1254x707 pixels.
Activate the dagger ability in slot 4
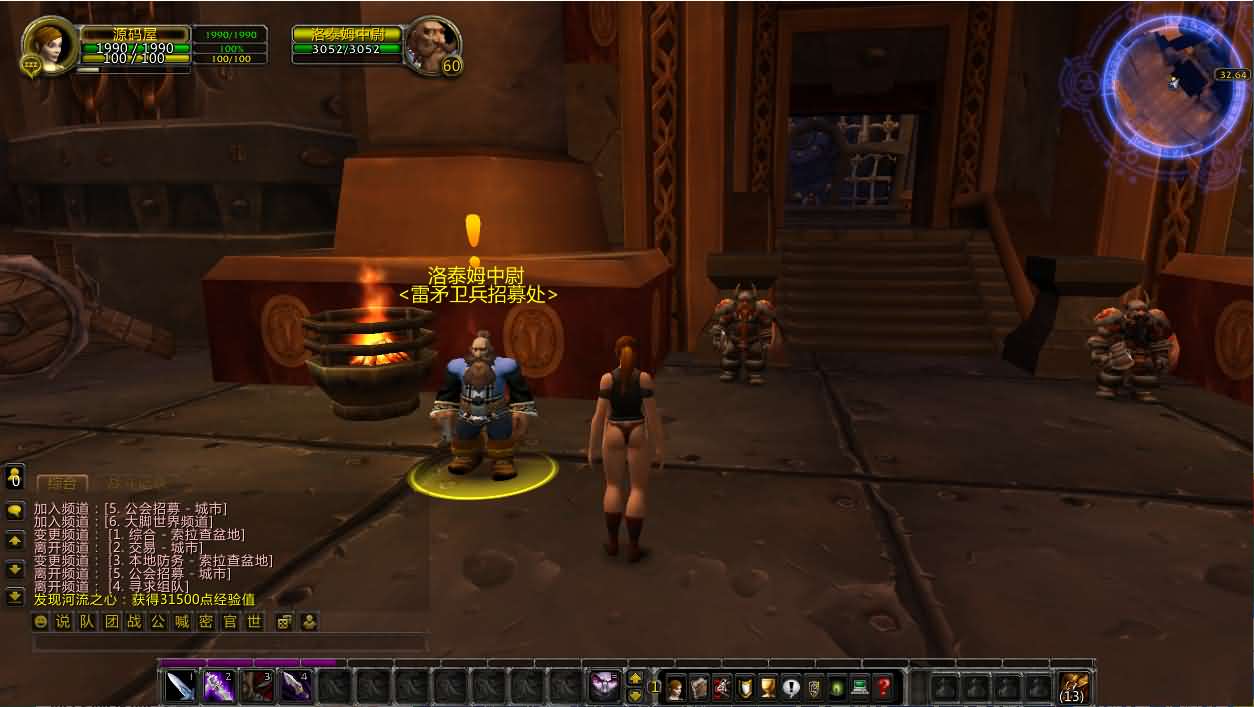295,686
